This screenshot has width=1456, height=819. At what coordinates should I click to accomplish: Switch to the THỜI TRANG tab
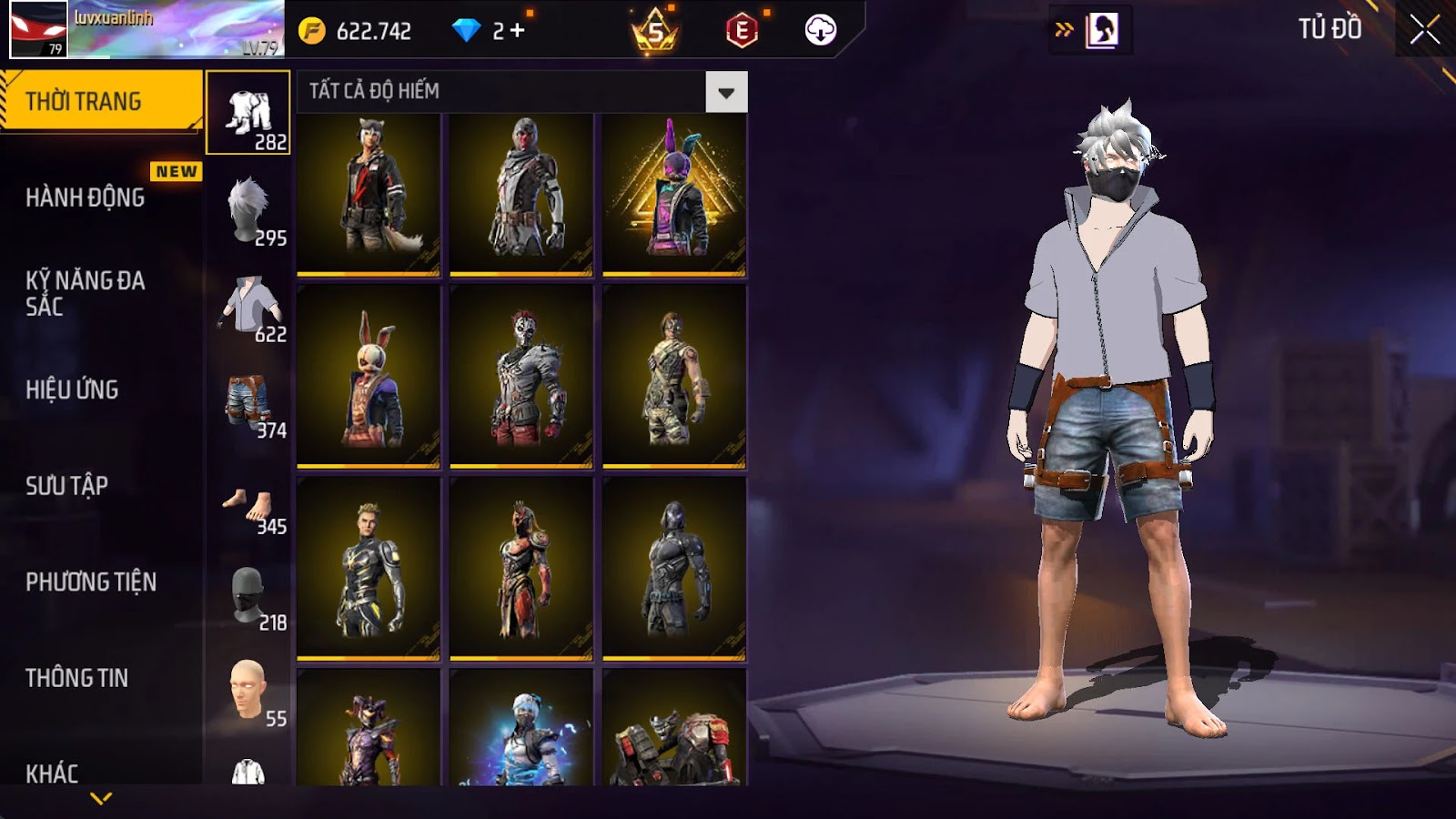click(100, 101)
